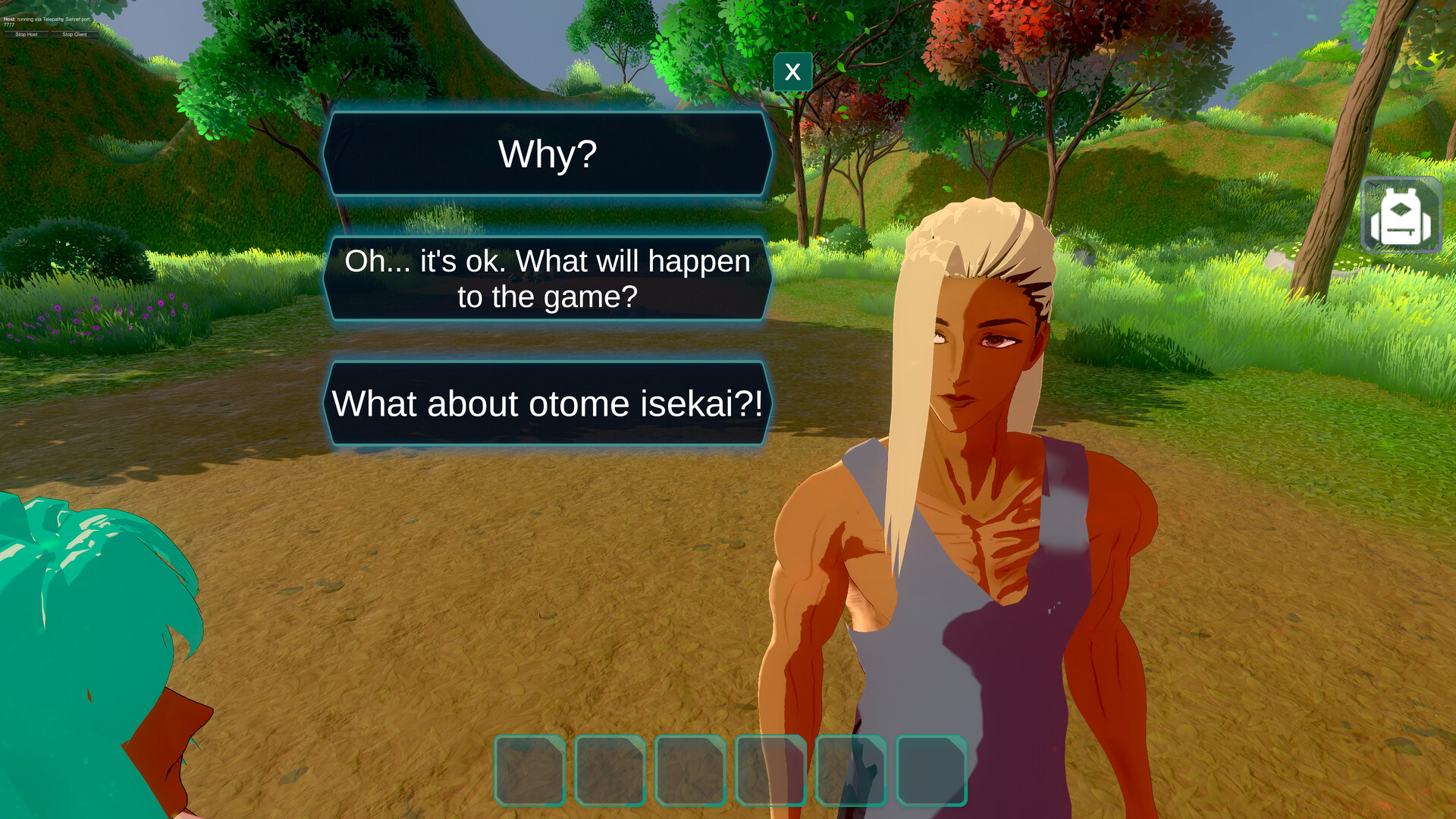Click the dialogue option glowing border
Image resolution: width=1456 pixels, height=819 pixels.
click(x=548, y=114)
